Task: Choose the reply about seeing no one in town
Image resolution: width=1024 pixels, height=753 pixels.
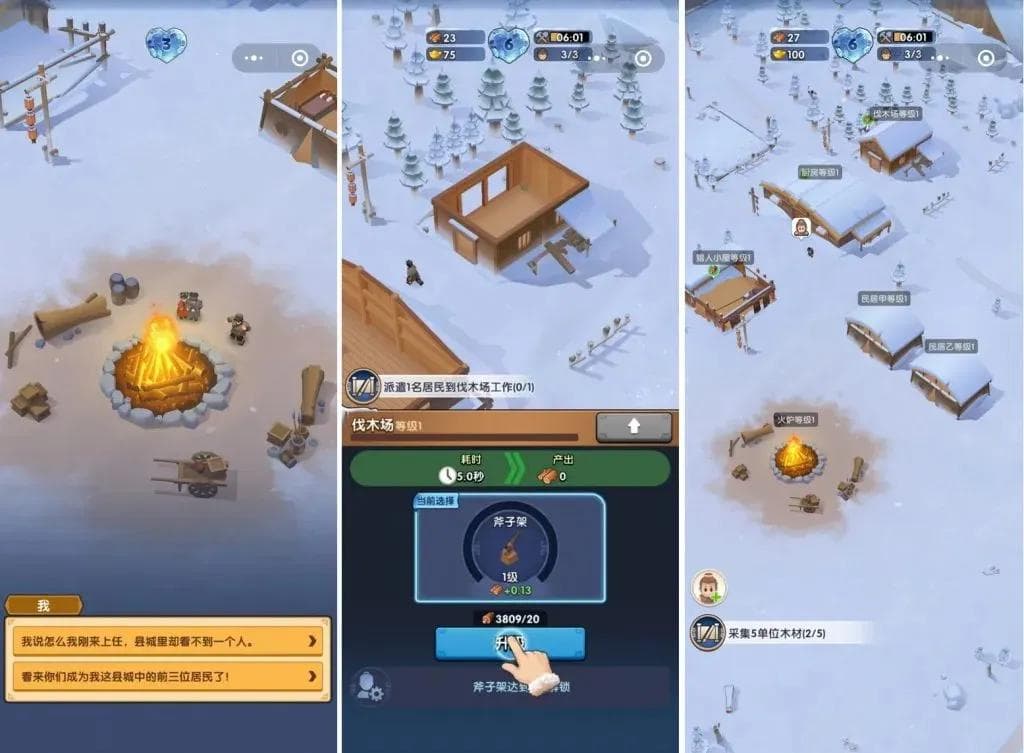Action: tap(167, 640)
